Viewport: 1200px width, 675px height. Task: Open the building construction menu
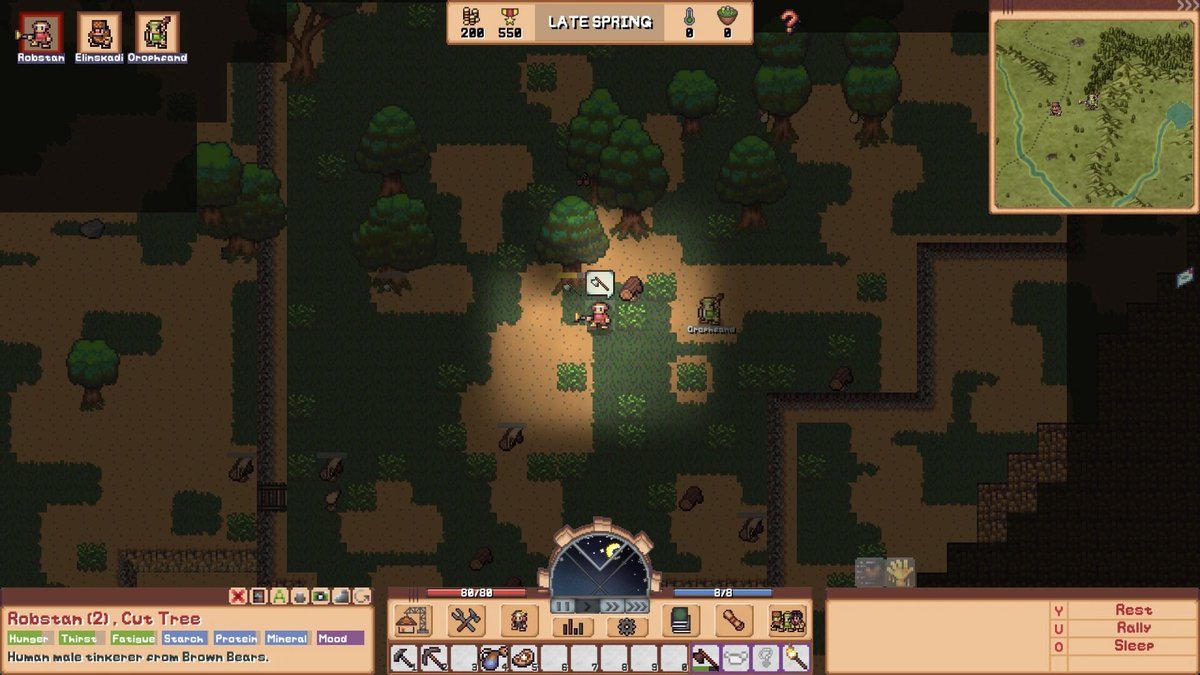(x=413, y=621)
